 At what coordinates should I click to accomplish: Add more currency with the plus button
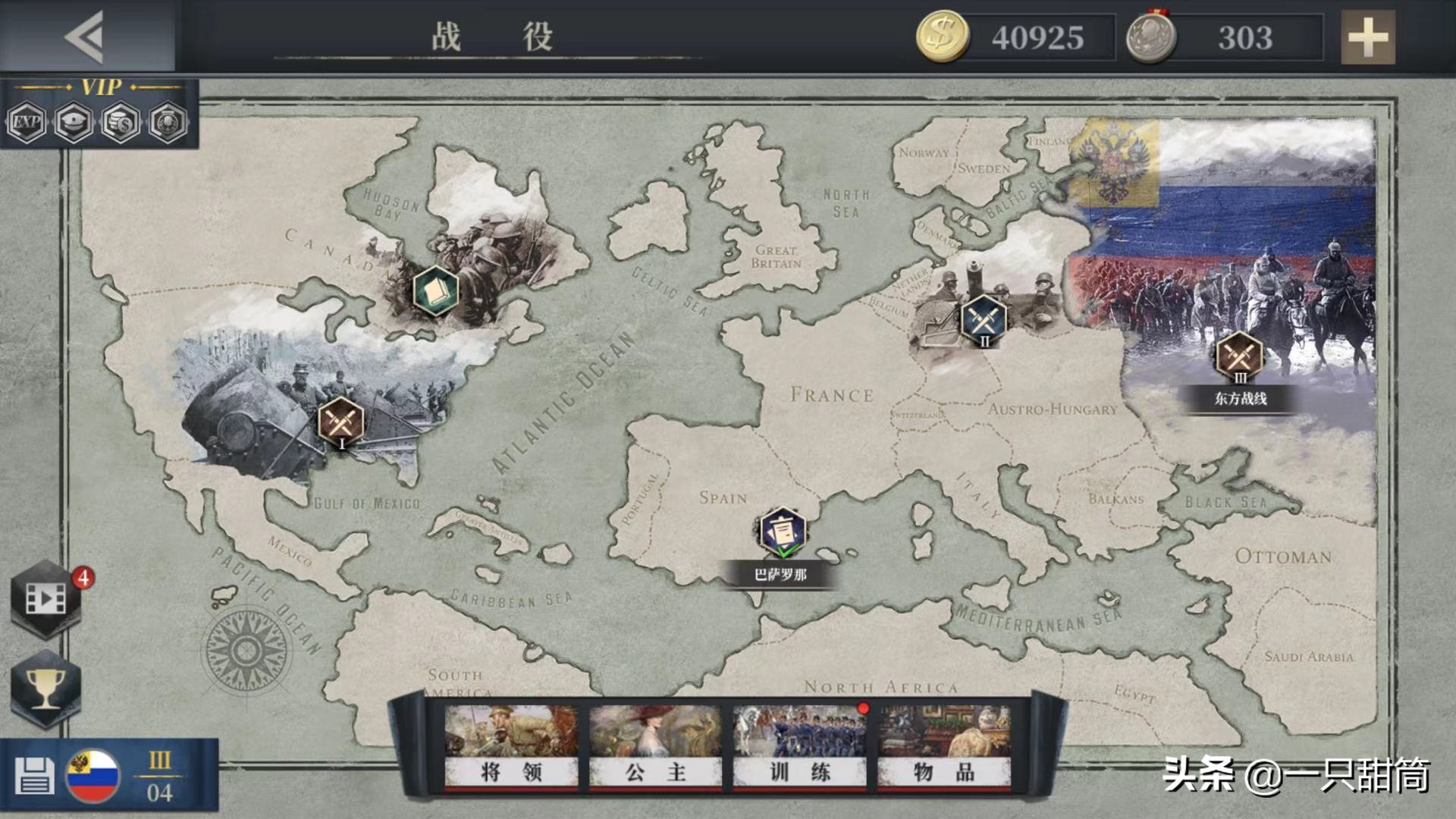pos(1367,37)
